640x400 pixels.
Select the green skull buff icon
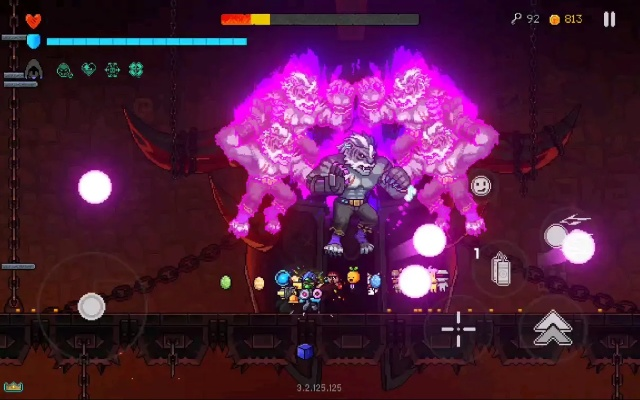tap(64, 70)
